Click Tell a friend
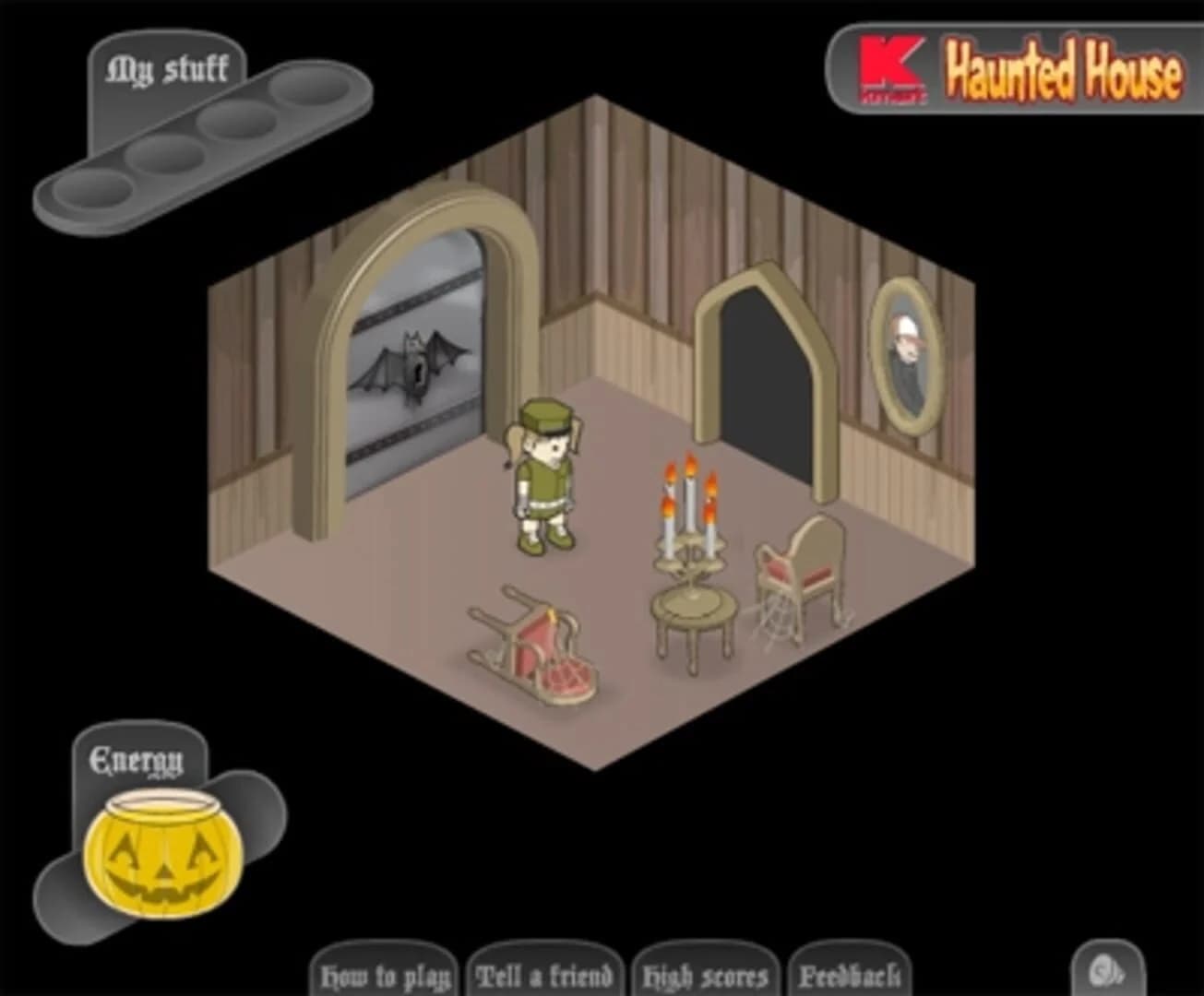The width and height of the screenshot is (1204, 996). click(x=544, y=973)
